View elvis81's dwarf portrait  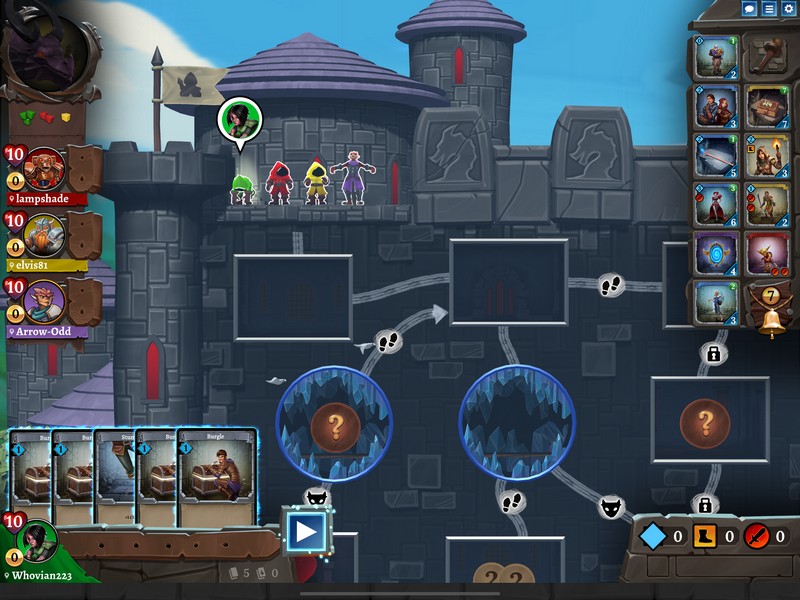click(x=44, y=235)
